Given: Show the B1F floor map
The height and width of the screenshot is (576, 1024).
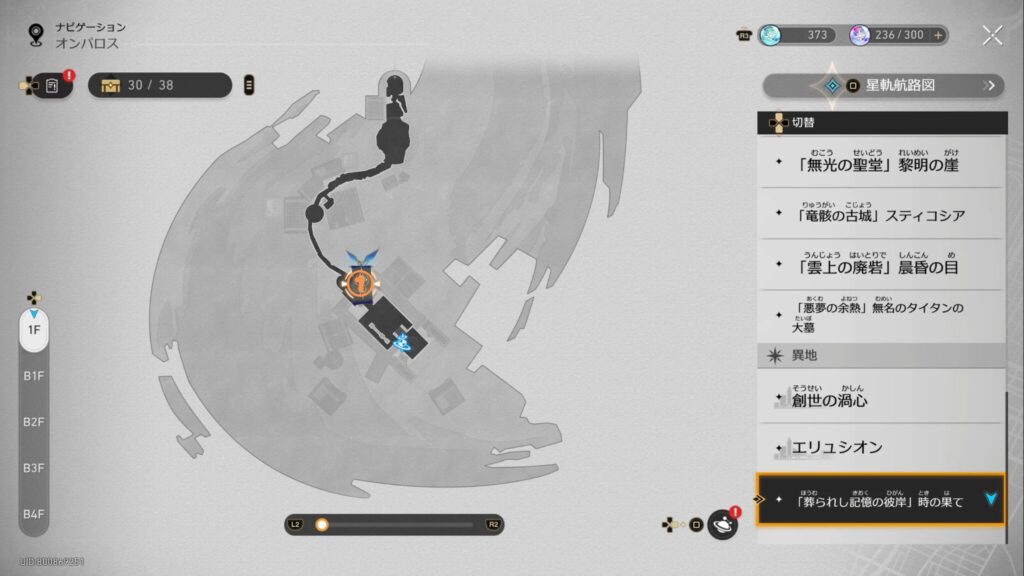Looking at the screenshot, I should click(34, 376).
